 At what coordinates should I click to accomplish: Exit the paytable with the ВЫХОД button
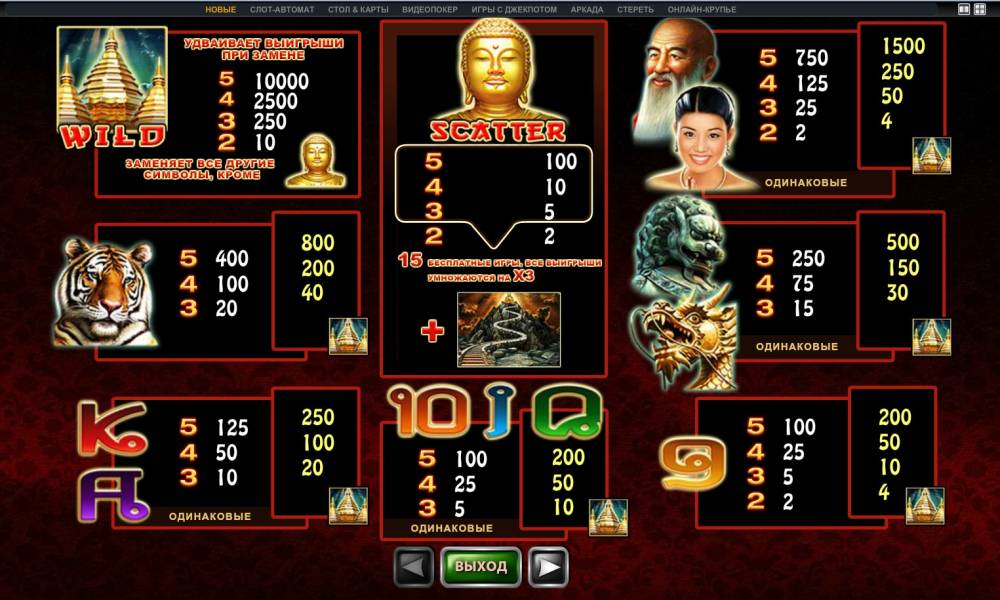click(x=481, y=567)
